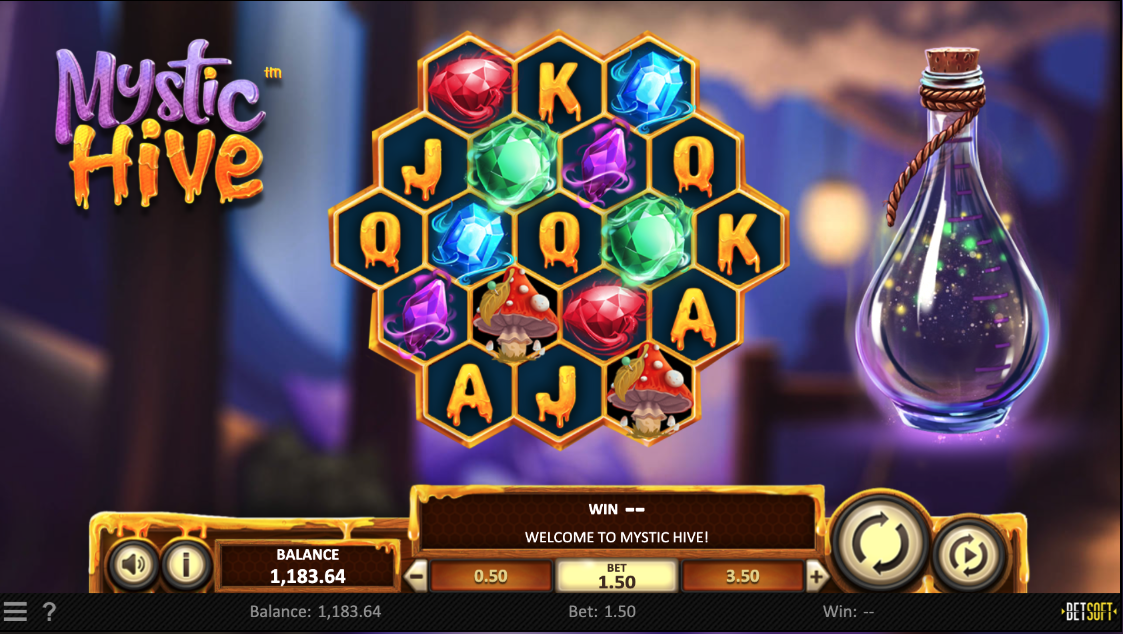Viewport: 1123px width, 634px height.
Task: Open the hamburger menu in the bottom bar
Action: (x=15, y=611)
